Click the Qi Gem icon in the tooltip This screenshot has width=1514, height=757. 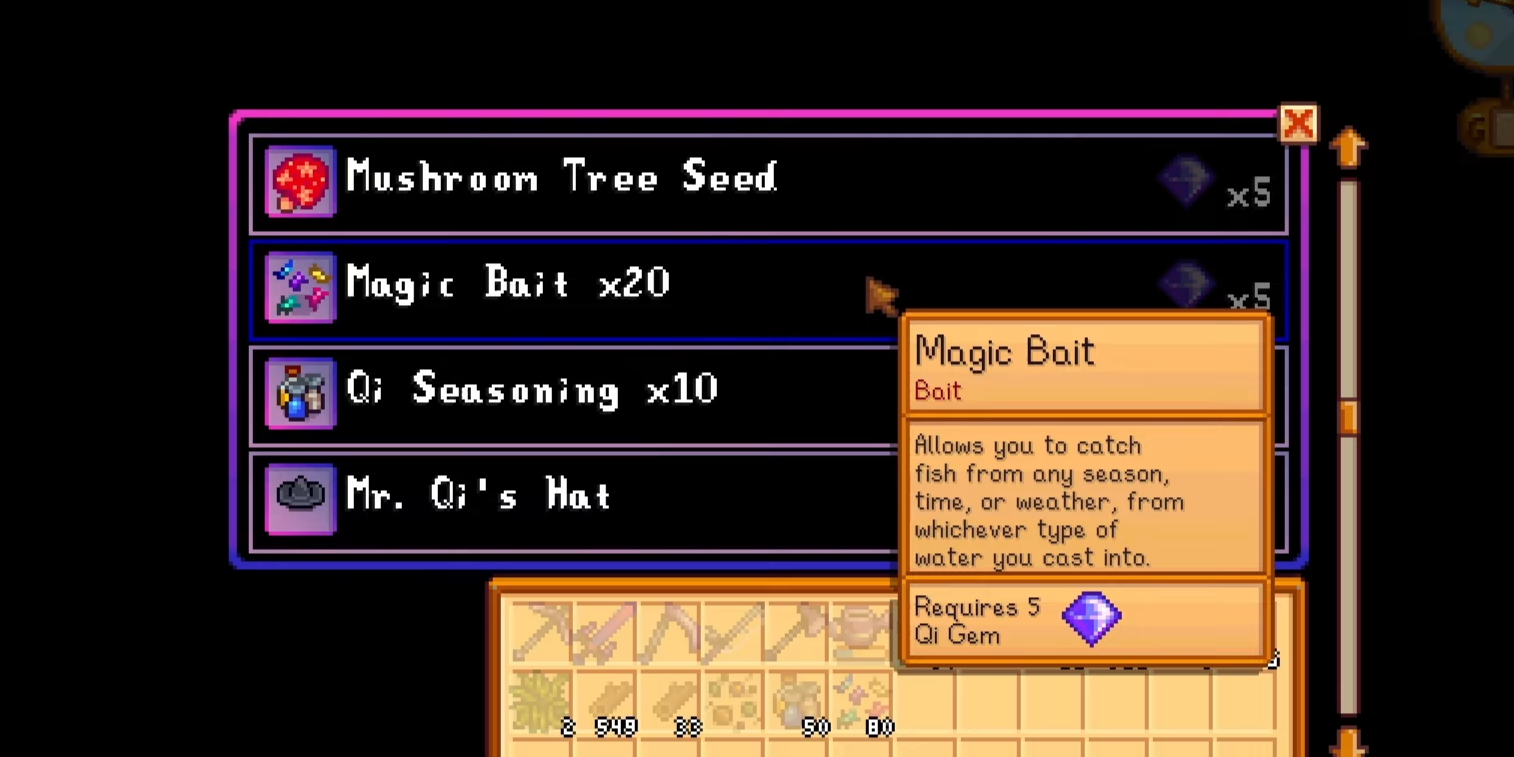(1092, 619)
